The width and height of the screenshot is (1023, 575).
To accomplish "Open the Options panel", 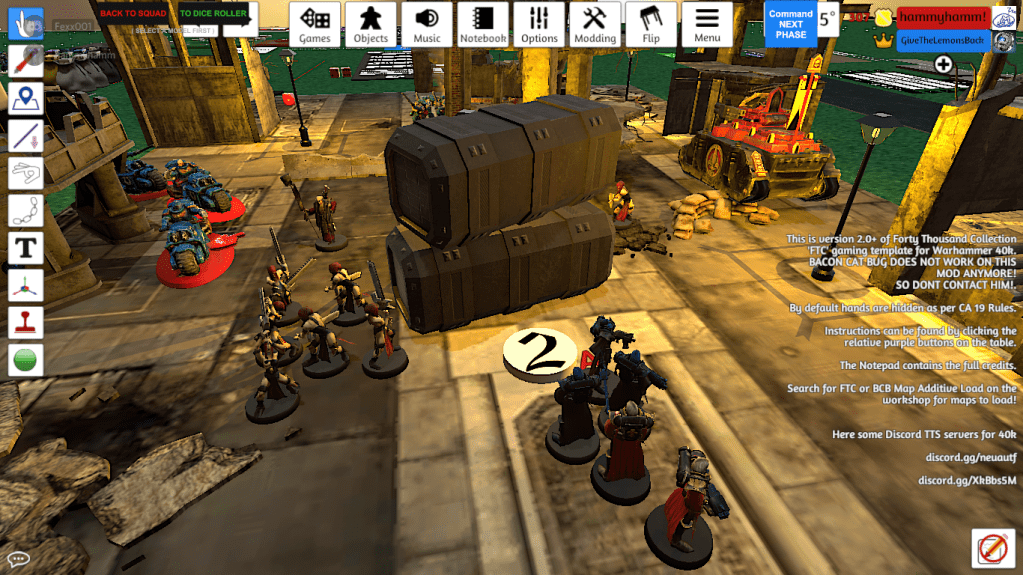I will 539,24.
